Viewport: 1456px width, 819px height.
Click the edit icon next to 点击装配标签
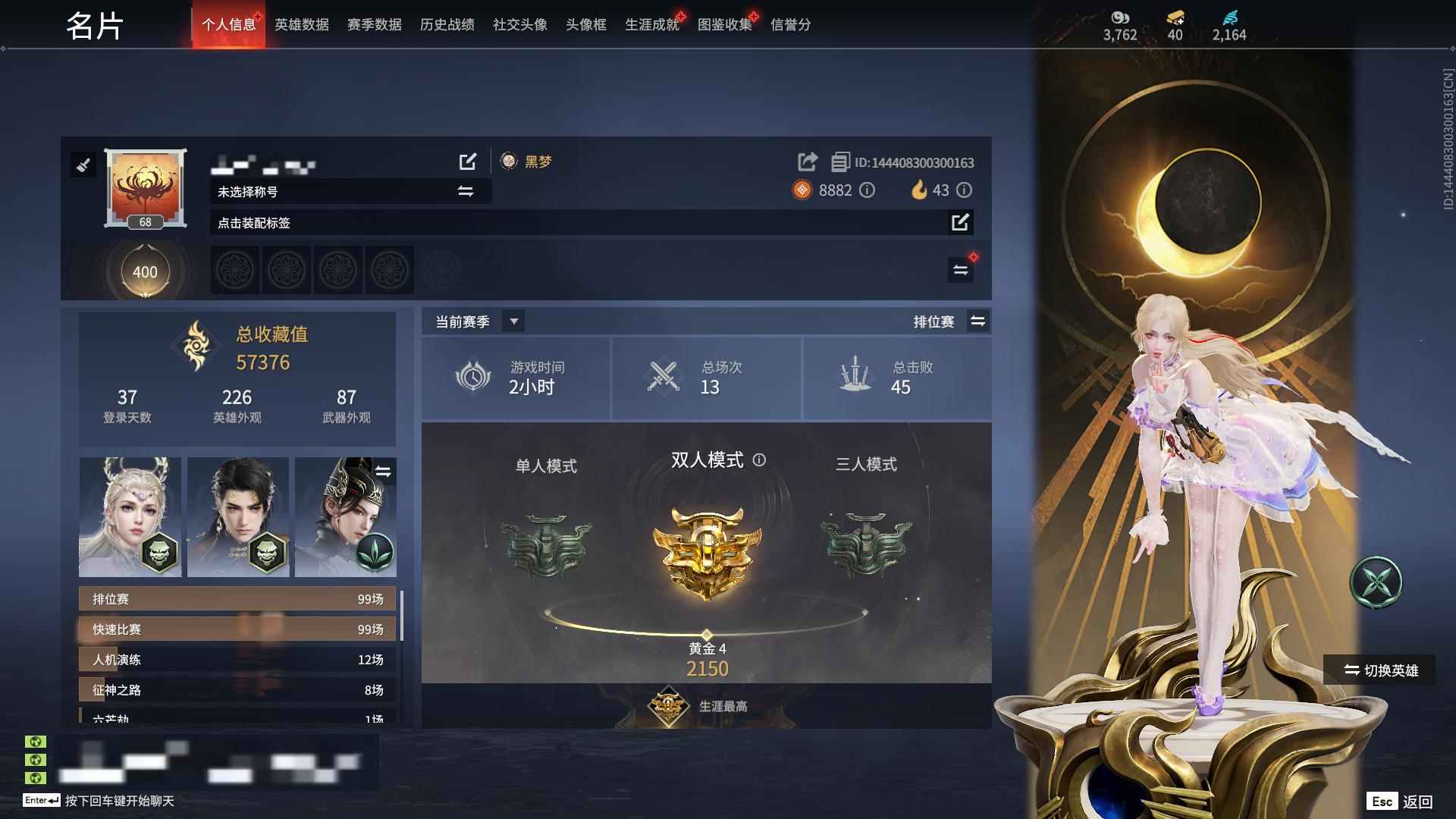tap(962, 223)
